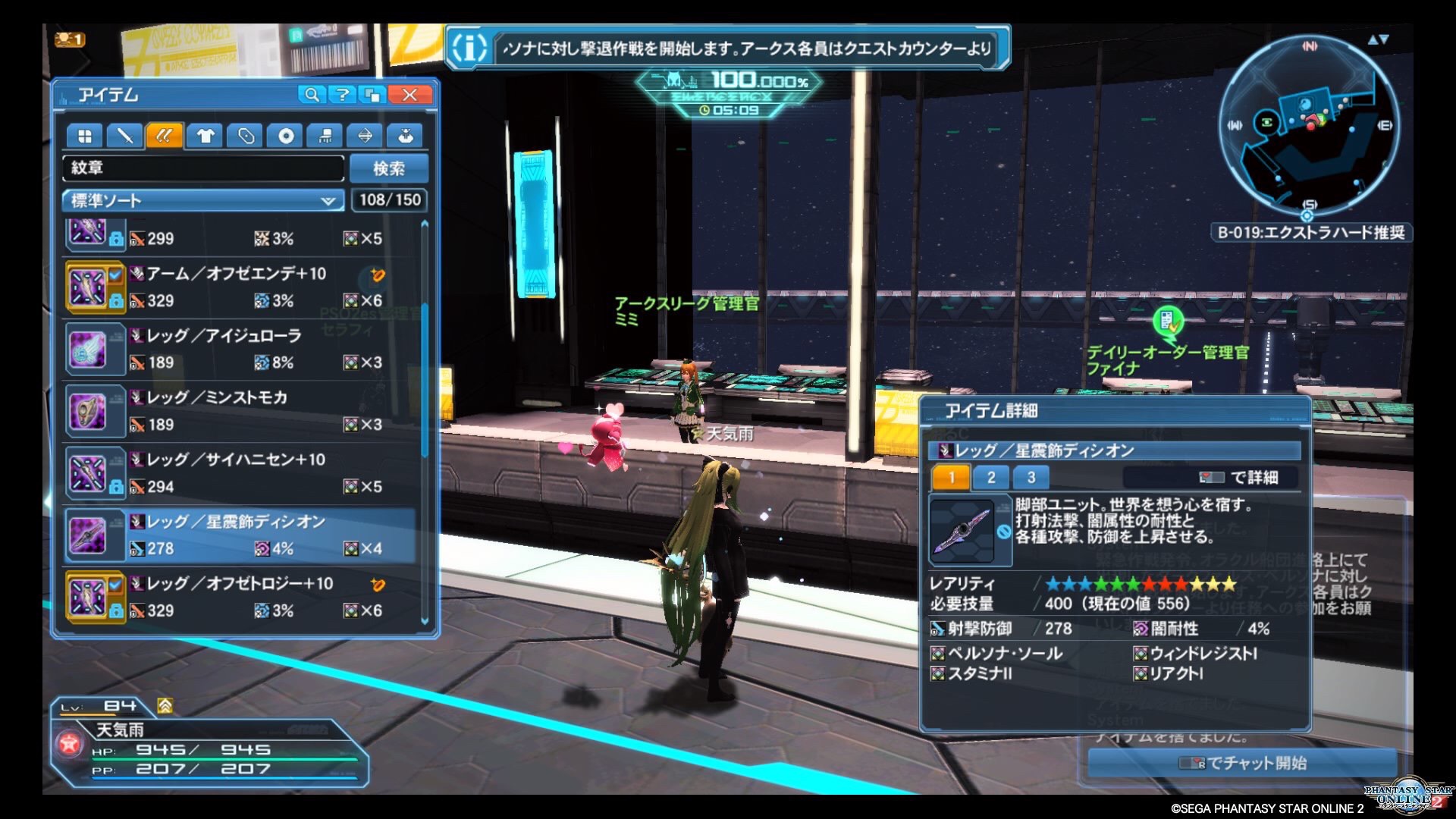The image size is (1456, 819).
Task: Switch to the all-items grid tab
Action: coord(84,136)
